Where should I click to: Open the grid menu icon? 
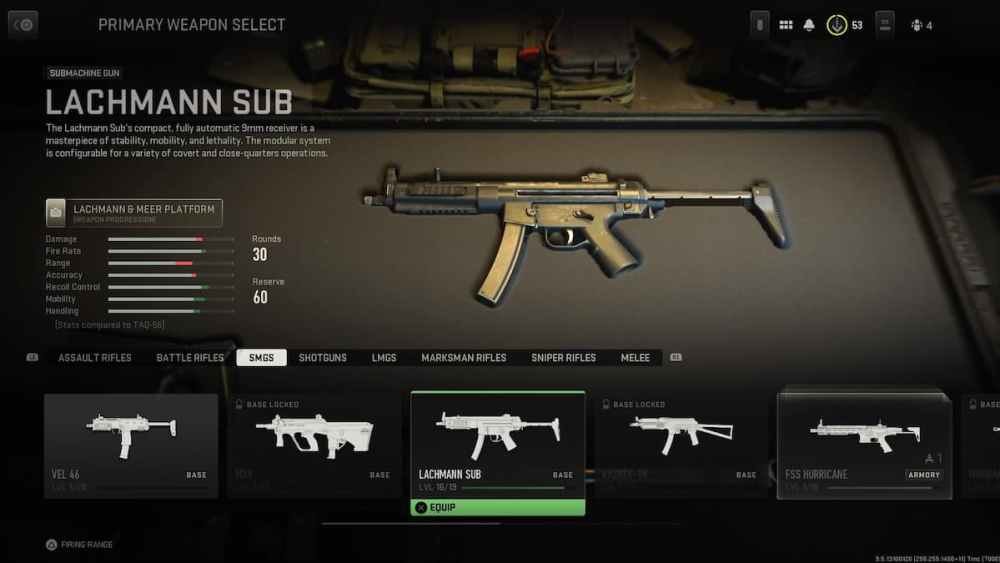pos(786,25)
